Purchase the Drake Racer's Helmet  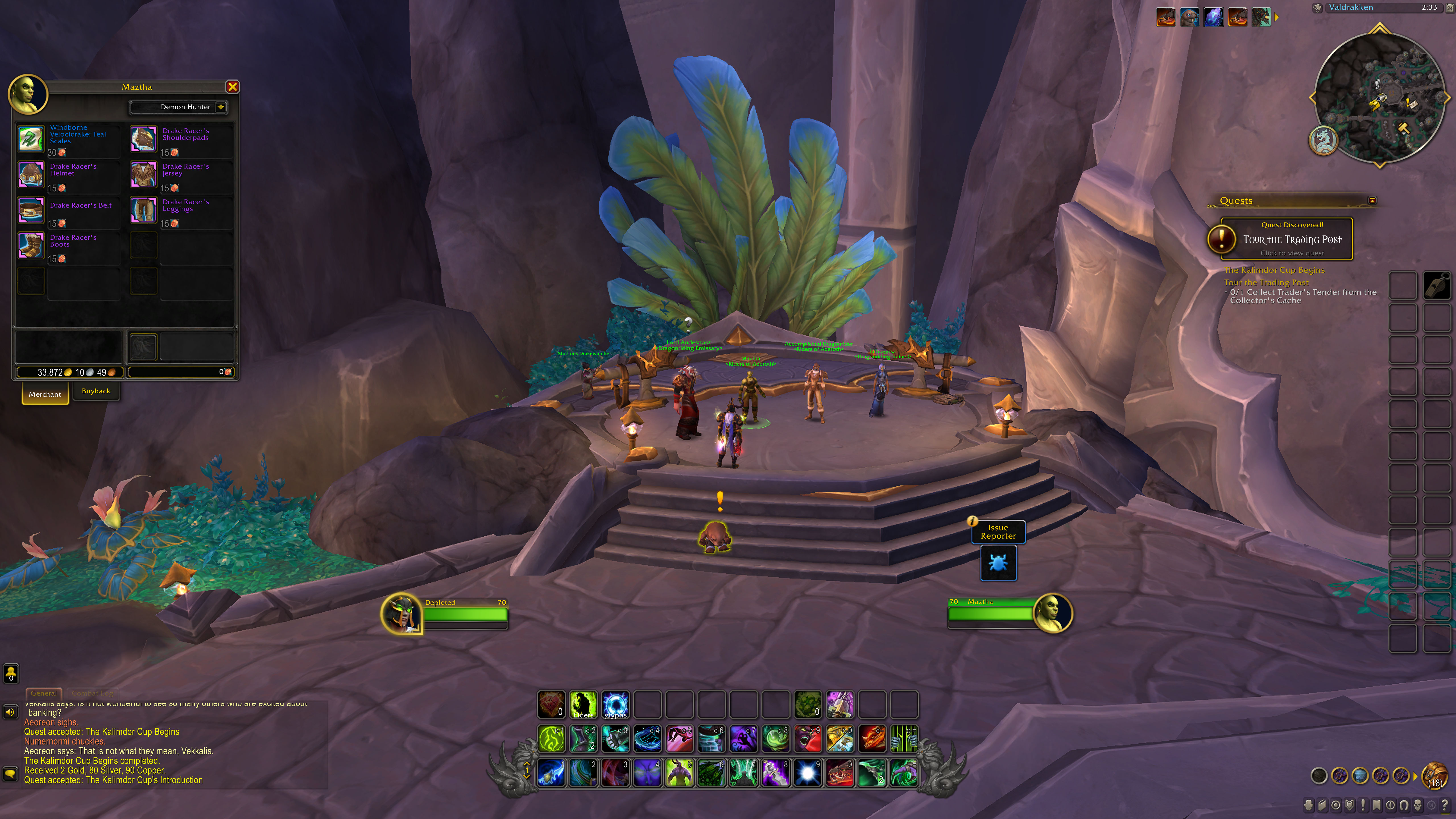pos(31,175)
